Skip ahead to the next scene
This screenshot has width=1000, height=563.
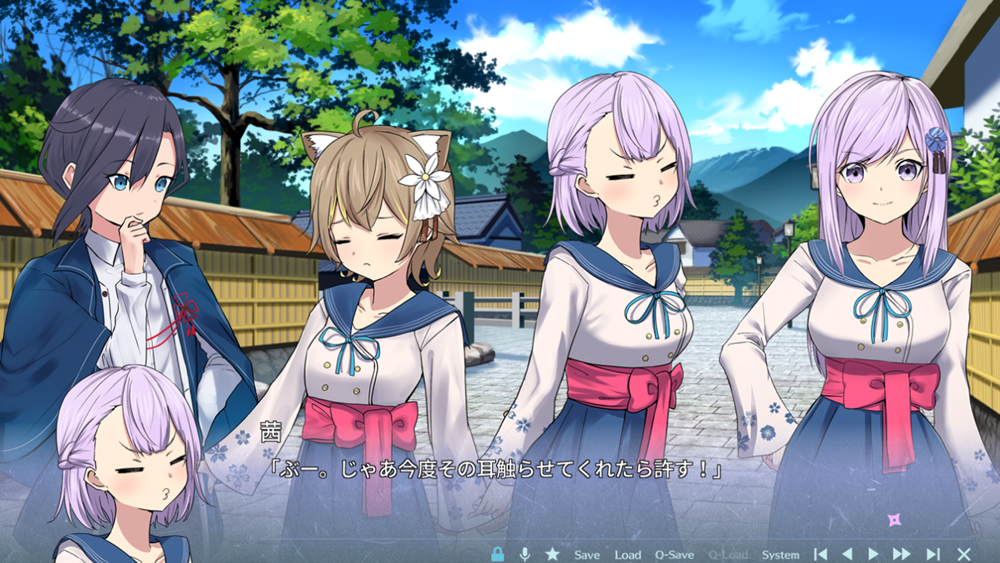tap(933, 554)
